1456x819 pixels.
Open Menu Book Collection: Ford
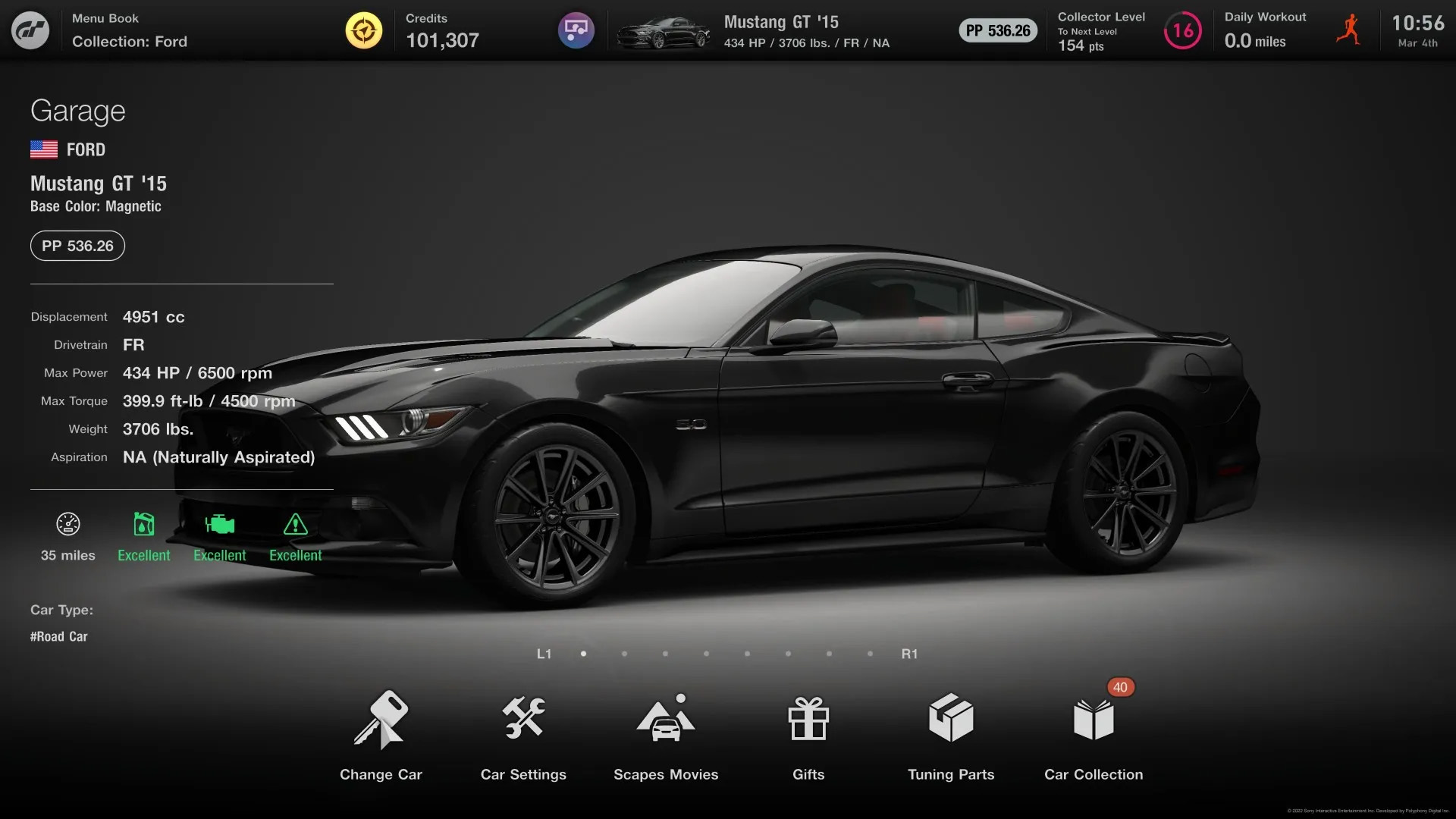pos(130,31)
